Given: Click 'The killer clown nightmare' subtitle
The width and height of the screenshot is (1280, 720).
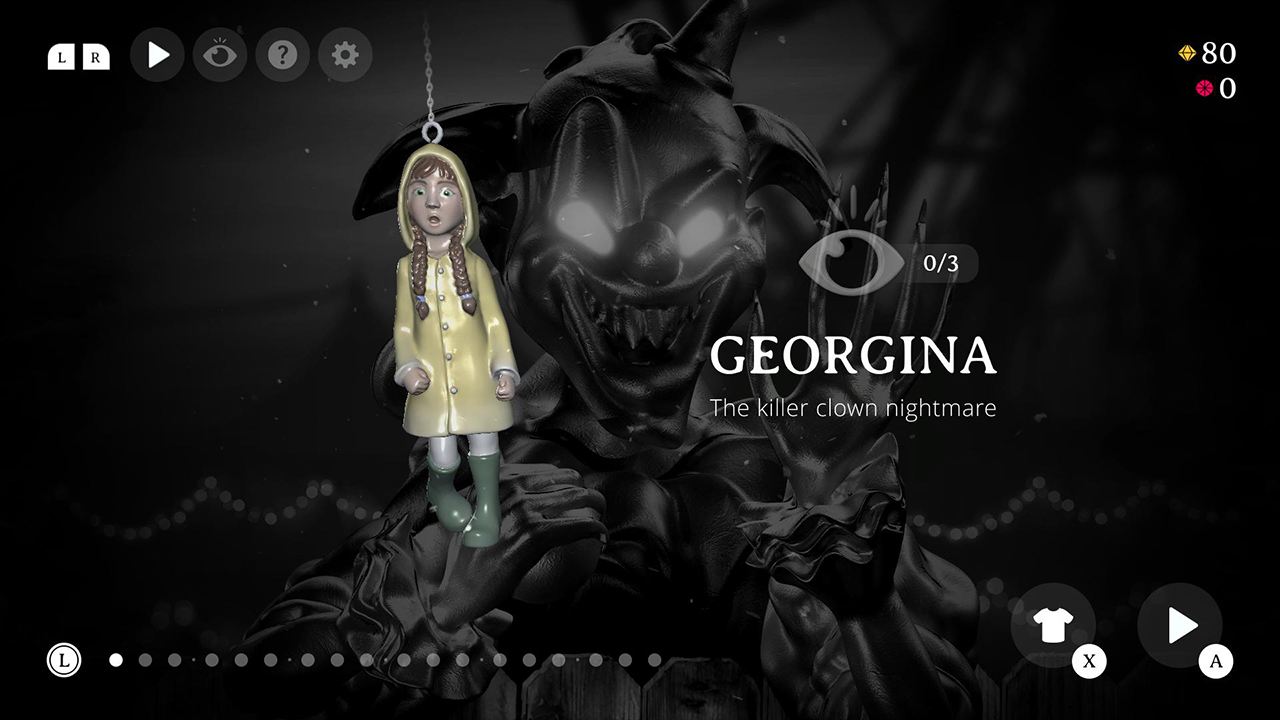Looking at the screenshot, I should tap(853, 408).
